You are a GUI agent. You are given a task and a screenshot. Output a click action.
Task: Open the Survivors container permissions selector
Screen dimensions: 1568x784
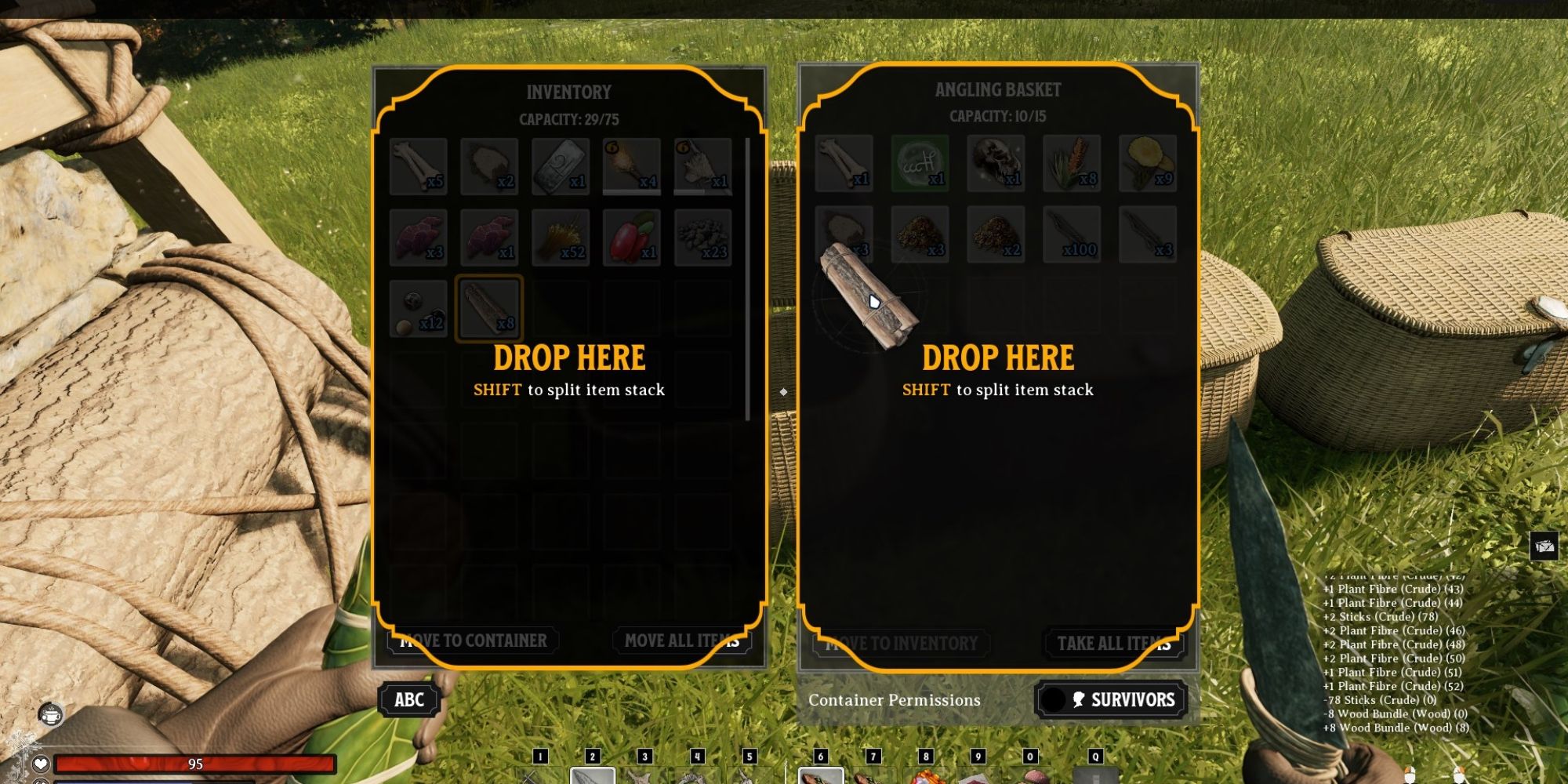click(1111, 699)
